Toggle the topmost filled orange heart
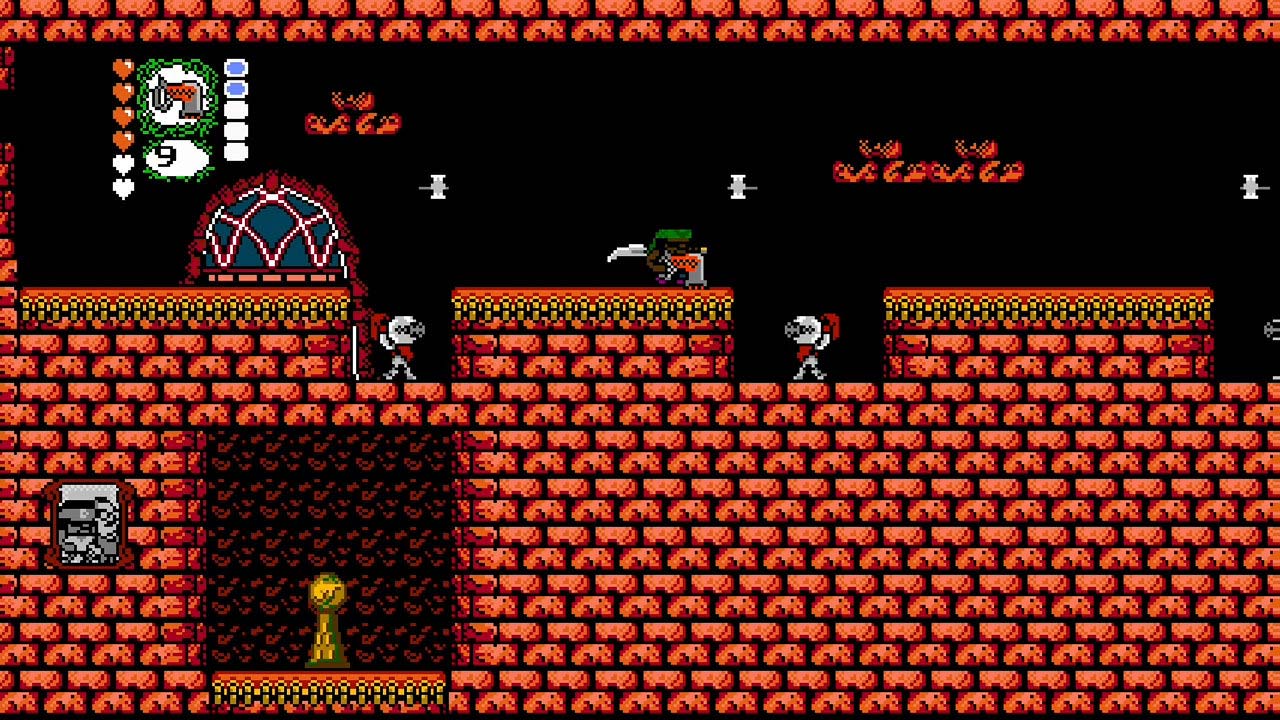This screenshot has width=1280, height=720. 123,68
